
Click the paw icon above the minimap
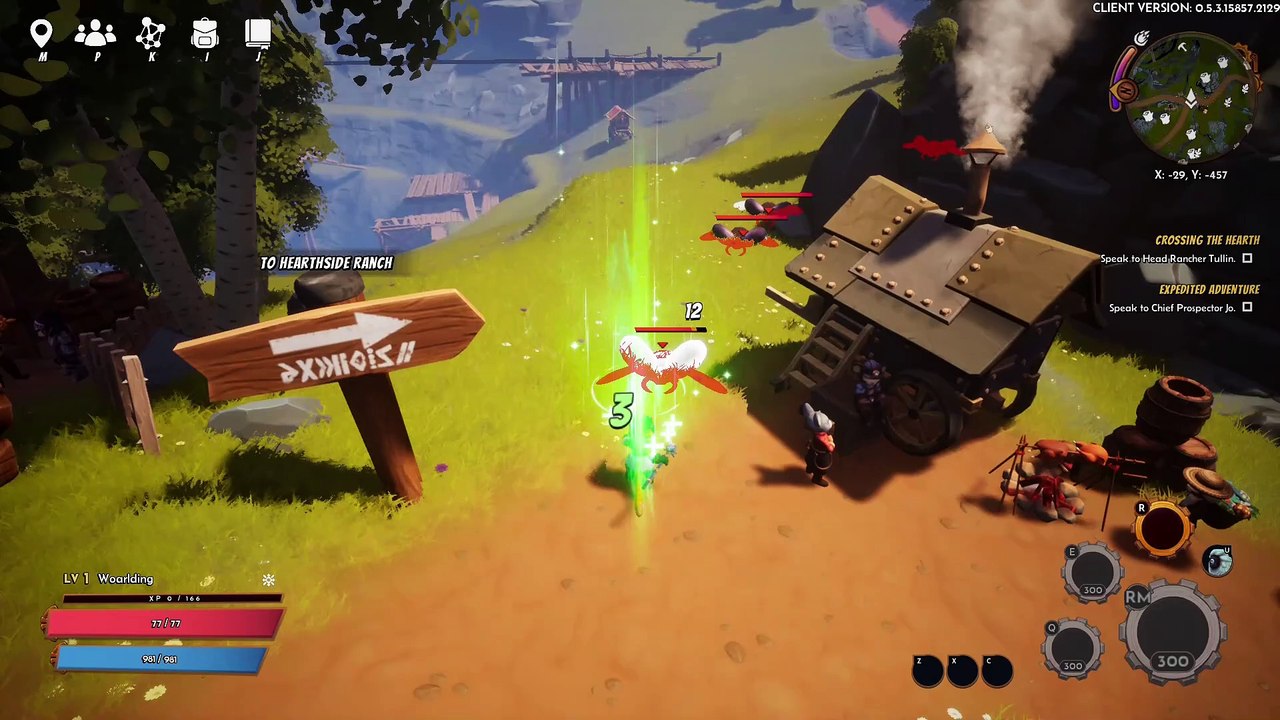click(x=1142, y=39)
